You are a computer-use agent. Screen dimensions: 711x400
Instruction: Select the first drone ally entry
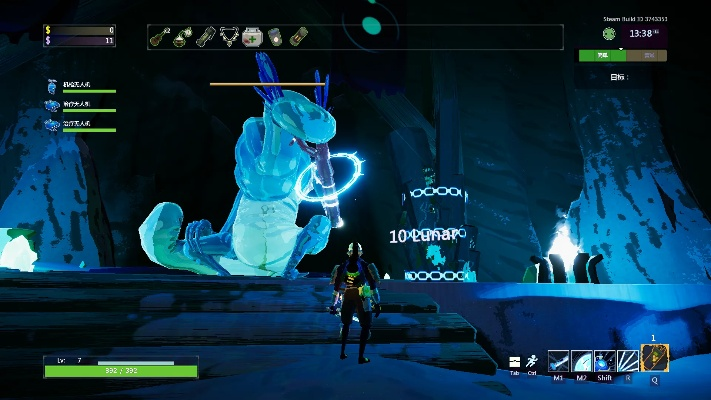pyautogui.click(x=54, y=87)
